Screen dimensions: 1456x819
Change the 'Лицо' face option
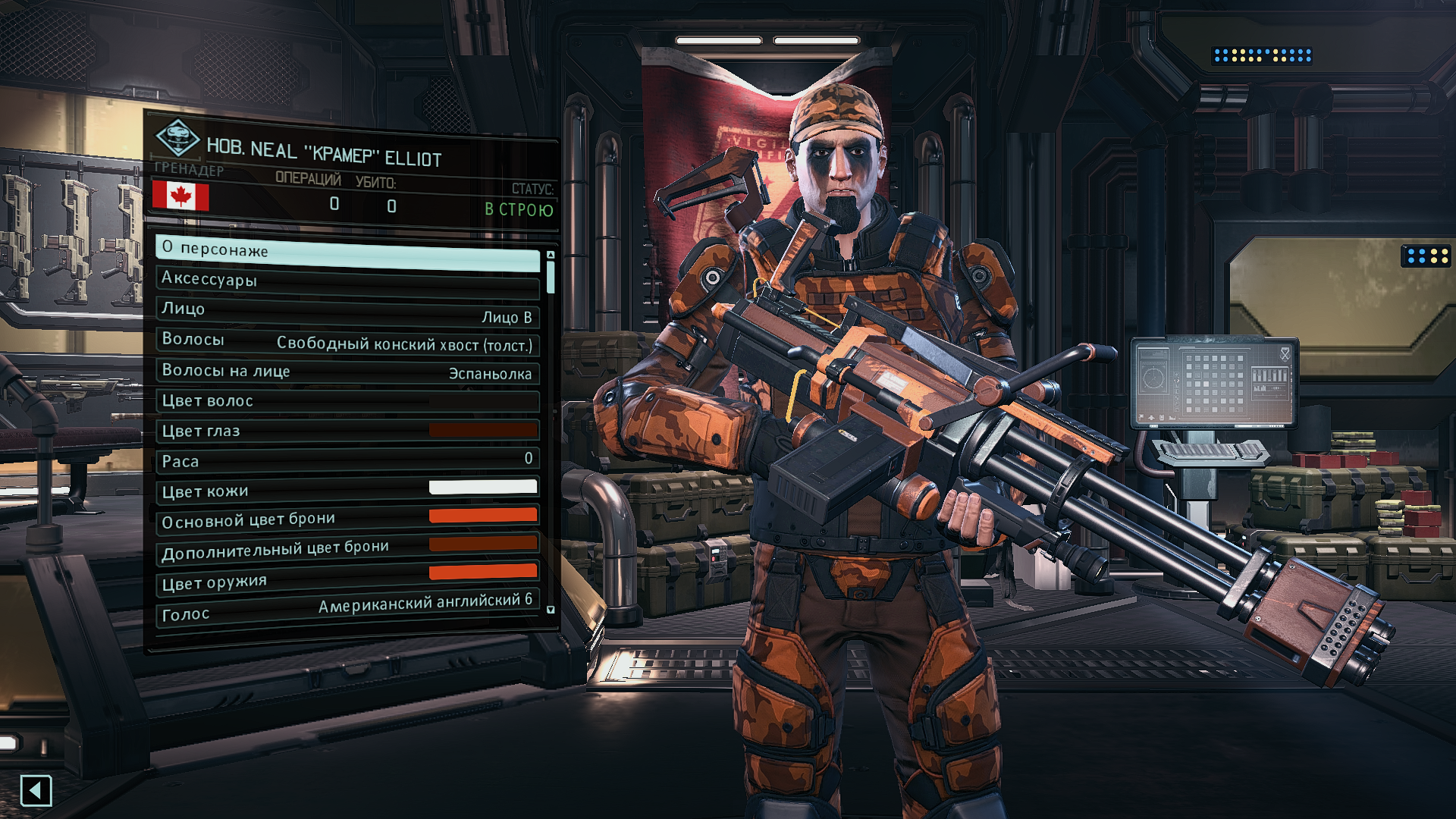pos(347,311)
